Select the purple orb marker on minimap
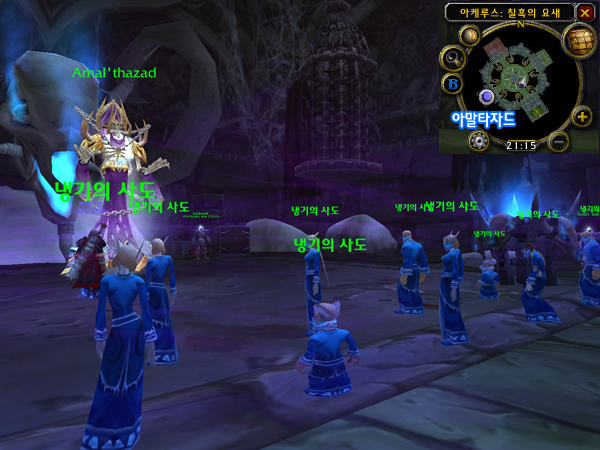Viewport: 600px width, 450px height. 487,96
